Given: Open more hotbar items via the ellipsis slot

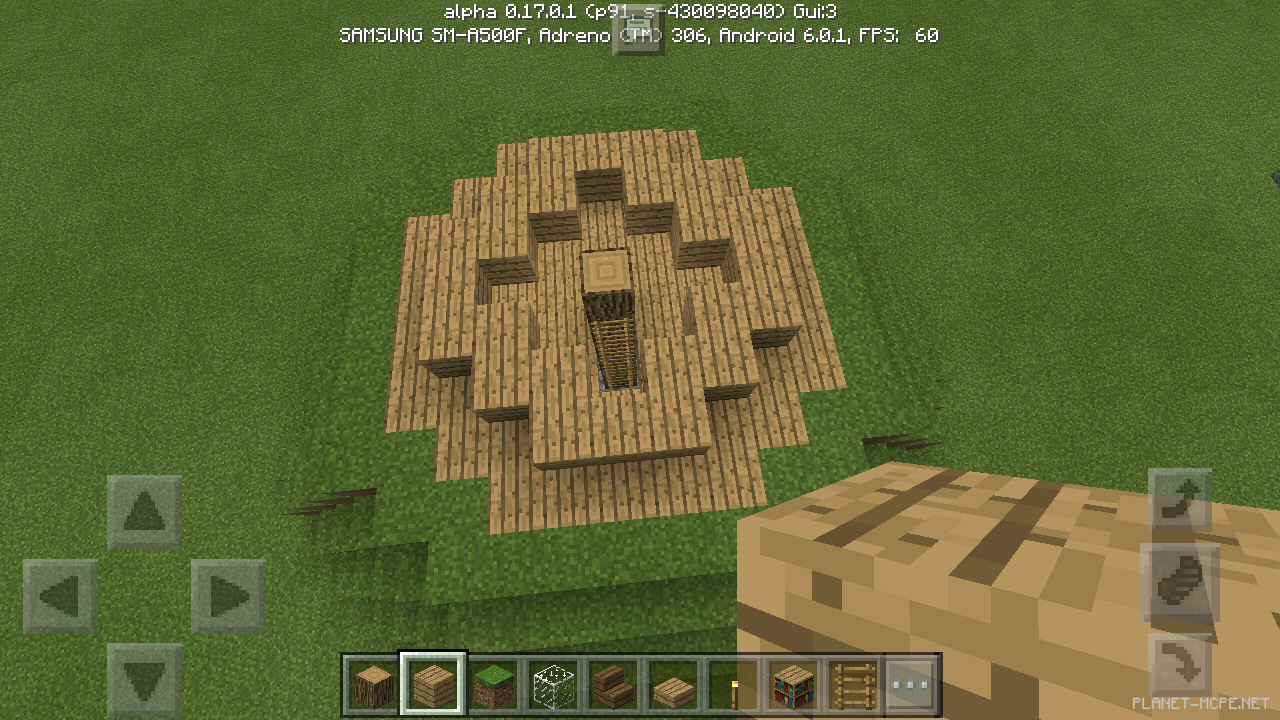Looking at the screenshot, I should coord(912,683).
